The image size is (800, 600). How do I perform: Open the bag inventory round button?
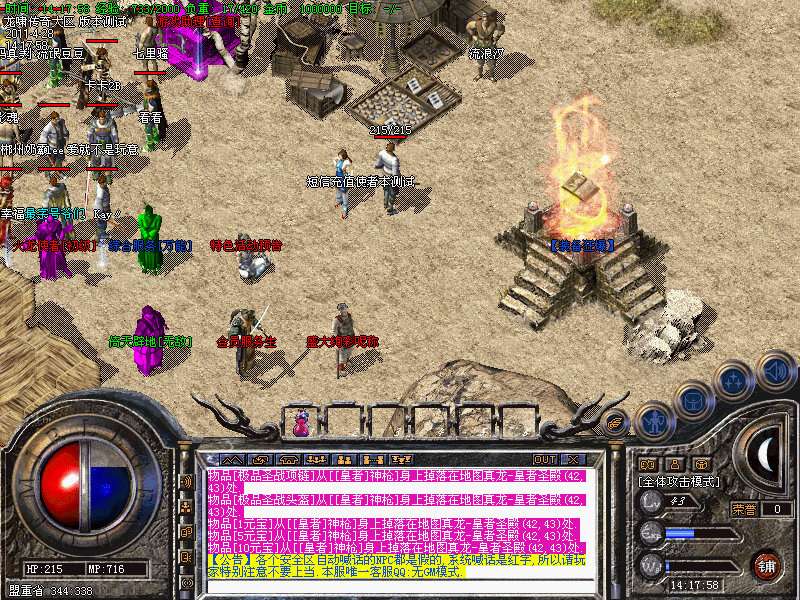click(692, 400)
